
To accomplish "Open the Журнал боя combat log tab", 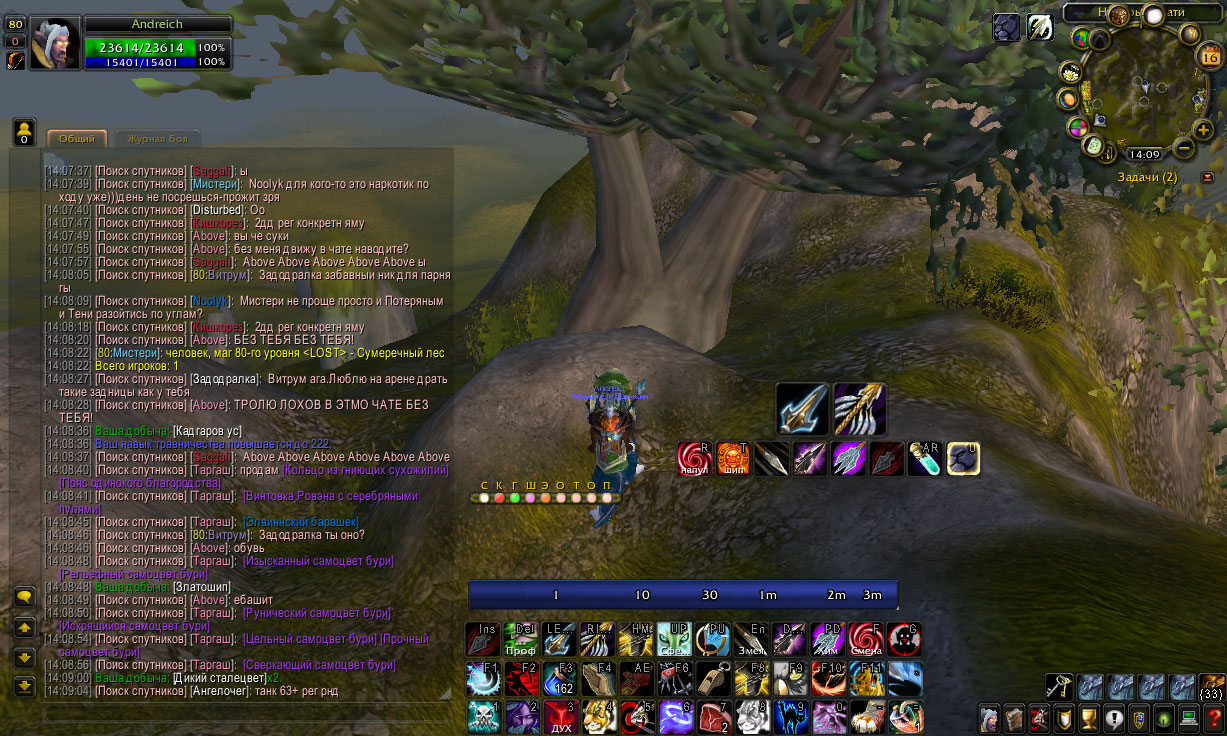I will point(156,139).
